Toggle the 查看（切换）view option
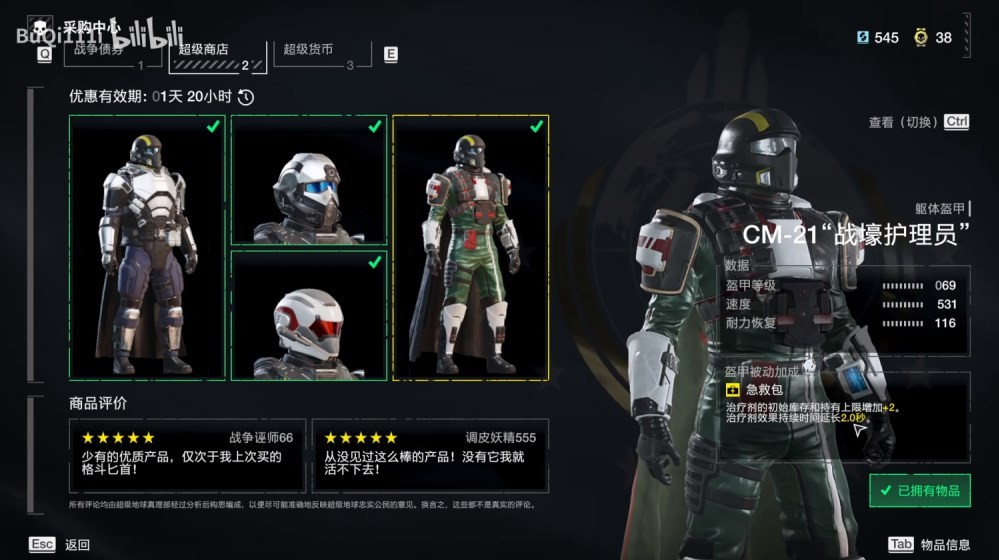Image resolution: width=999 pixels, height=560 pixels. click(918, 122)
